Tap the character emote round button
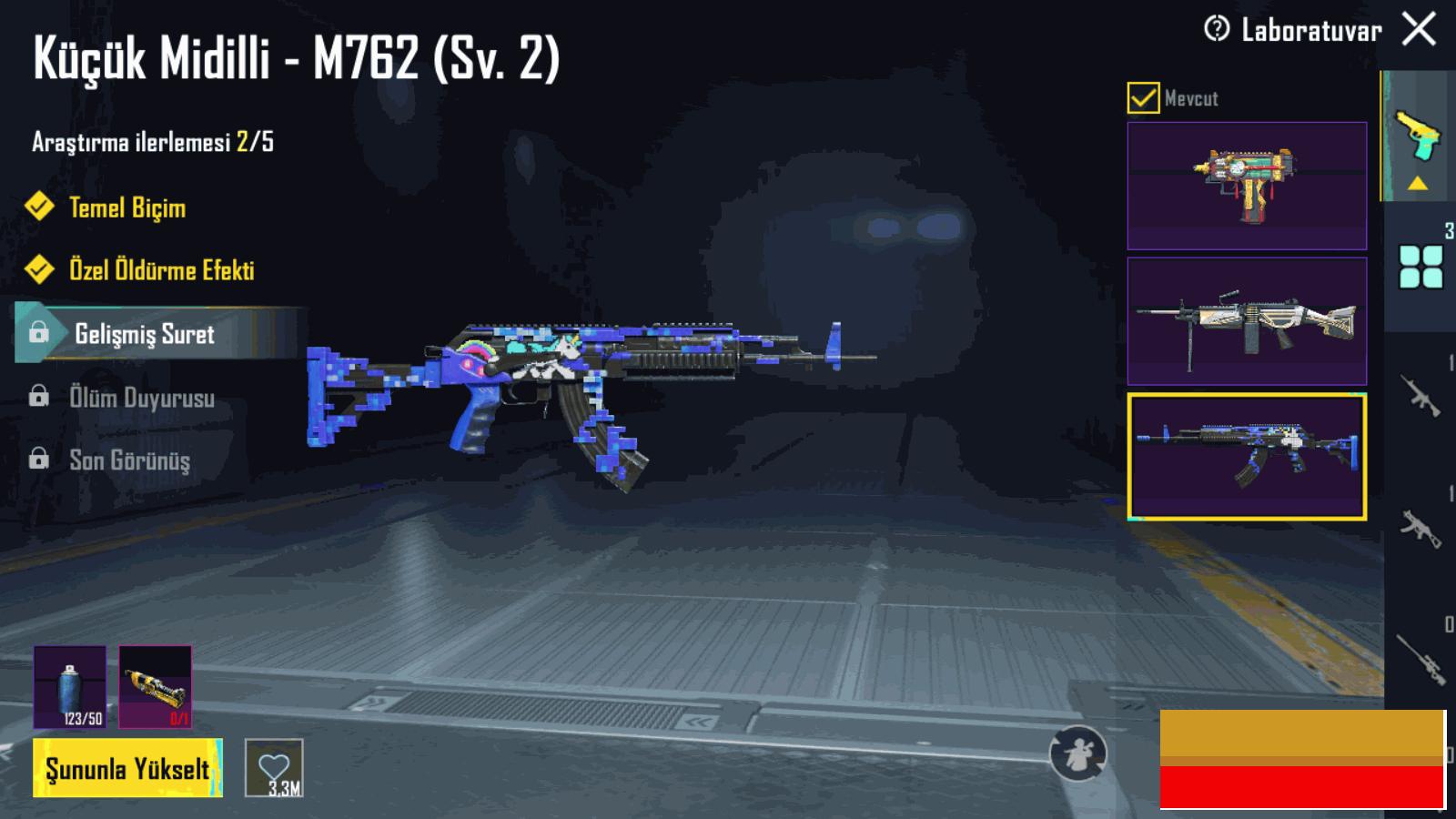Screen dimensions: 1456x819 [1078, 753]
